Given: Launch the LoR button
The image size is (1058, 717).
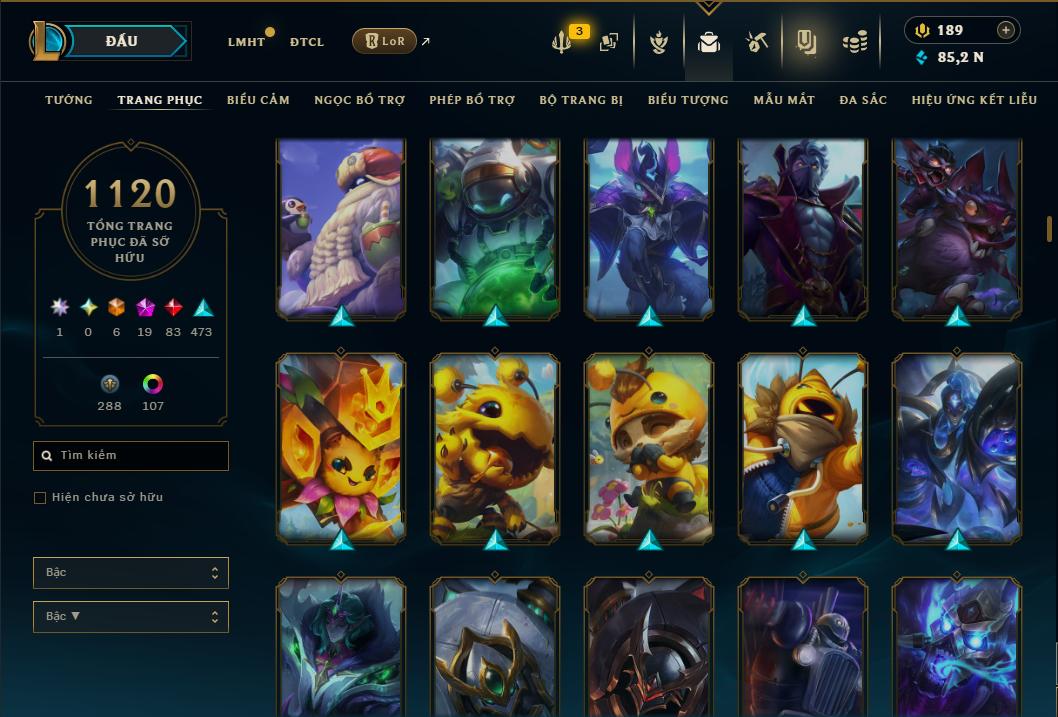Looking at the screenshot, I should (384, 41).
